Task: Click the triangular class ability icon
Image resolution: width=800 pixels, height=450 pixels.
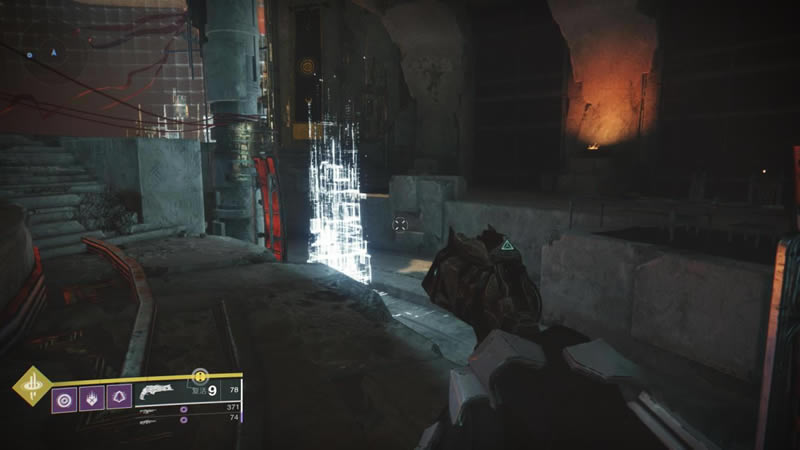Action: (119, 398)
